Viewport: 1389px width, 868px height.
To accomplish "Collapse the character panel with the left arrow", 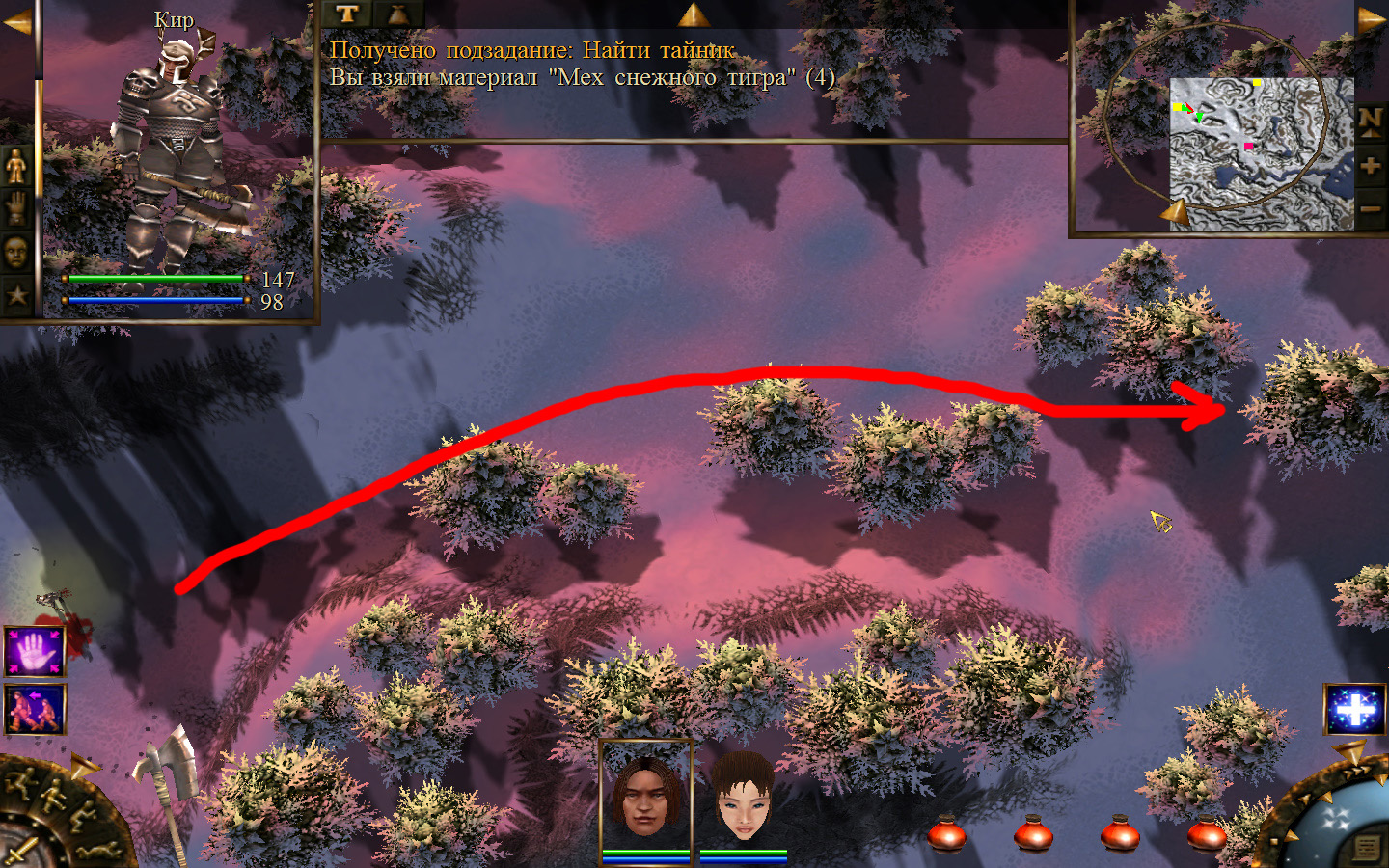I will [x=17, y=21].
